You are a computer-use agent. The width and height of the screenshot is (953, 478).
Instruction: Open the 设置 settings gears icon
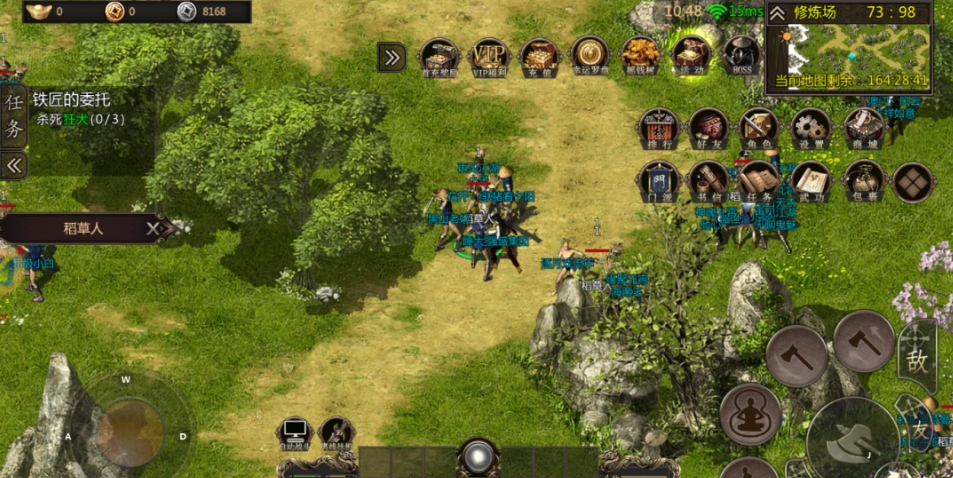coord(811,128)
